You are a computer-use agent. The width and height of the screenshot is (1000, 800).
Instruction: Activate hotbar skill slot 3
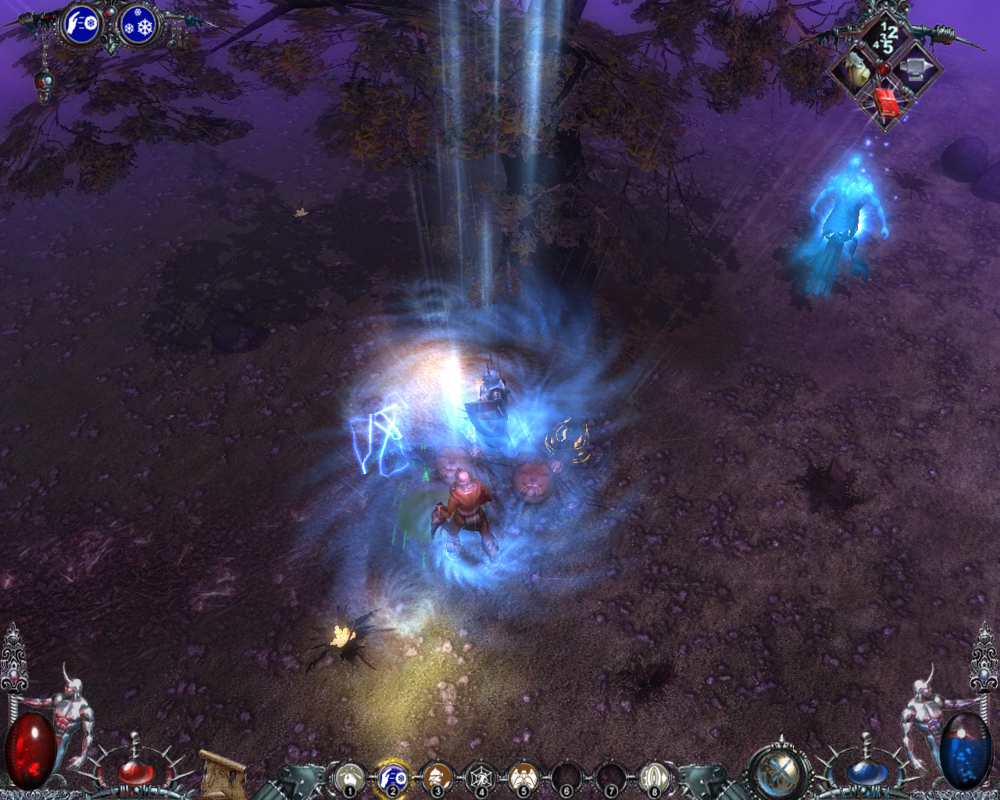436,778
